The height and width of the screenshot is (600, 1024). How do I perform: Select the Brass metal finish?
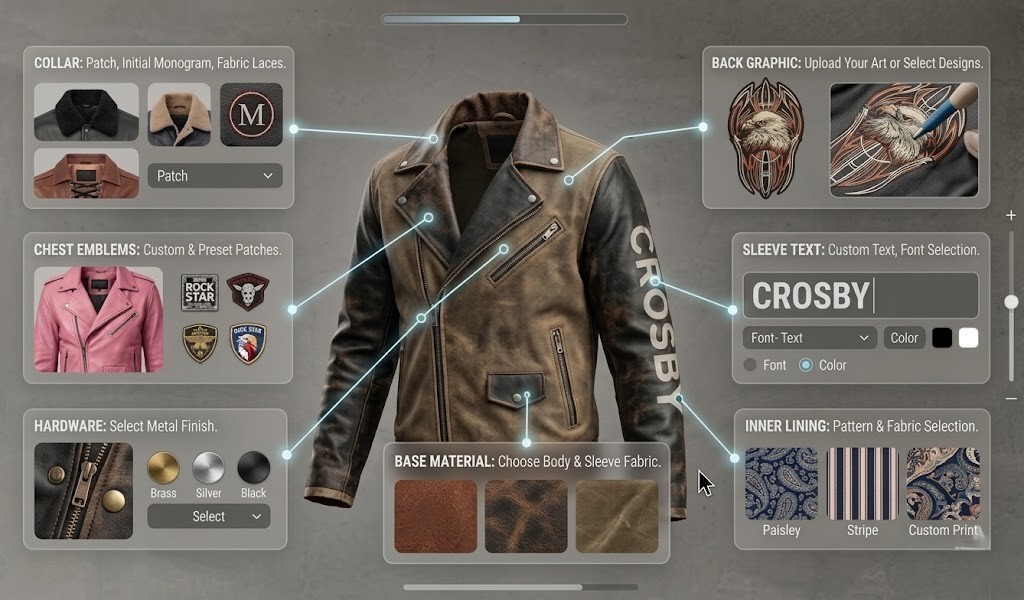tap(163, 468)
